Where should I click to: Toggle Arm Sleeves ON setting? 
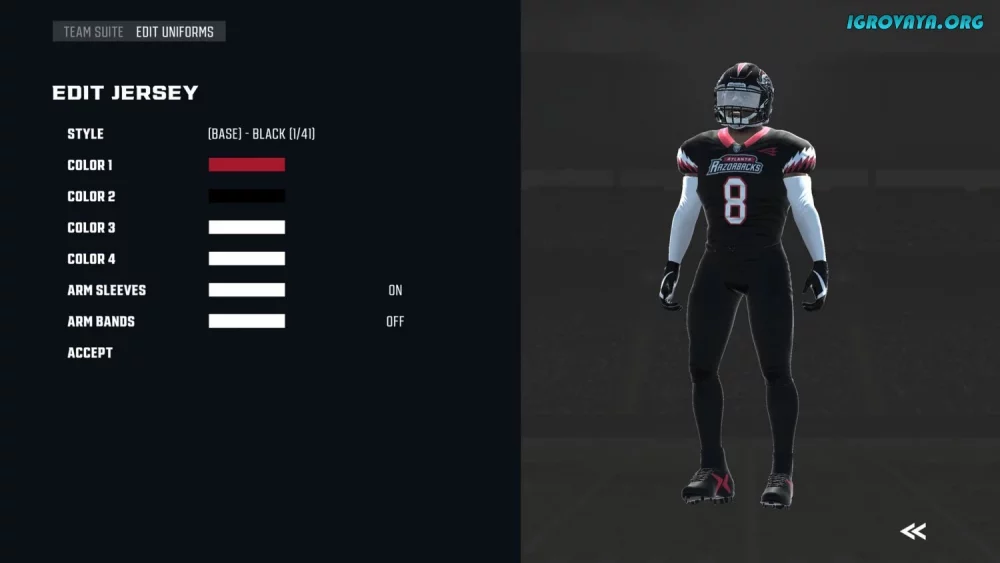[x=395, y=290]
